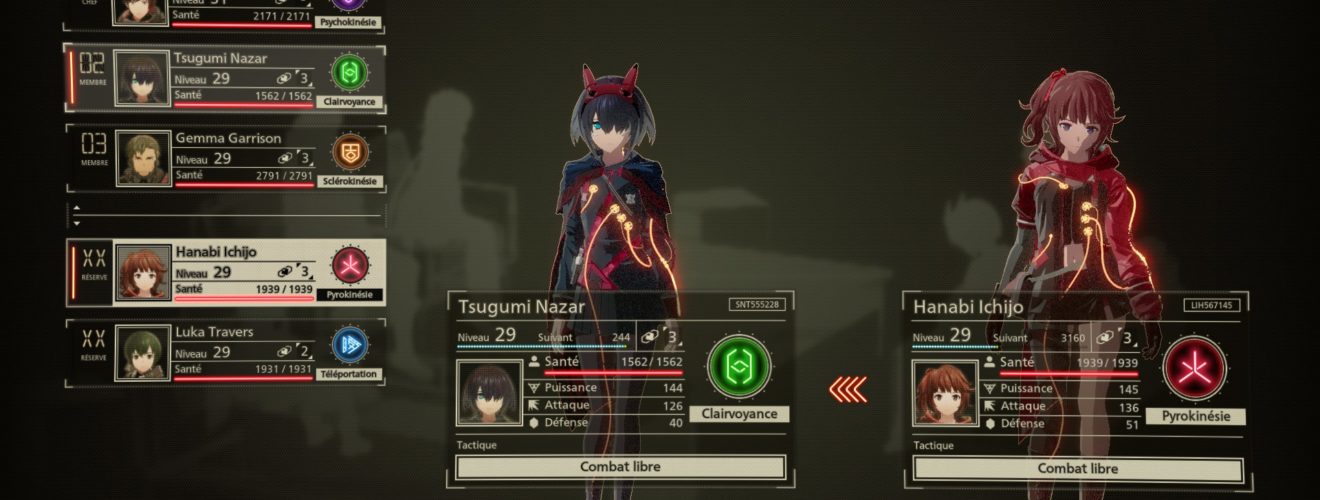The width and height of the screenshot is (1320, 500).
Task: Click the Sclérokinésie icon on Gemma's row
Action: click(350, 151)
